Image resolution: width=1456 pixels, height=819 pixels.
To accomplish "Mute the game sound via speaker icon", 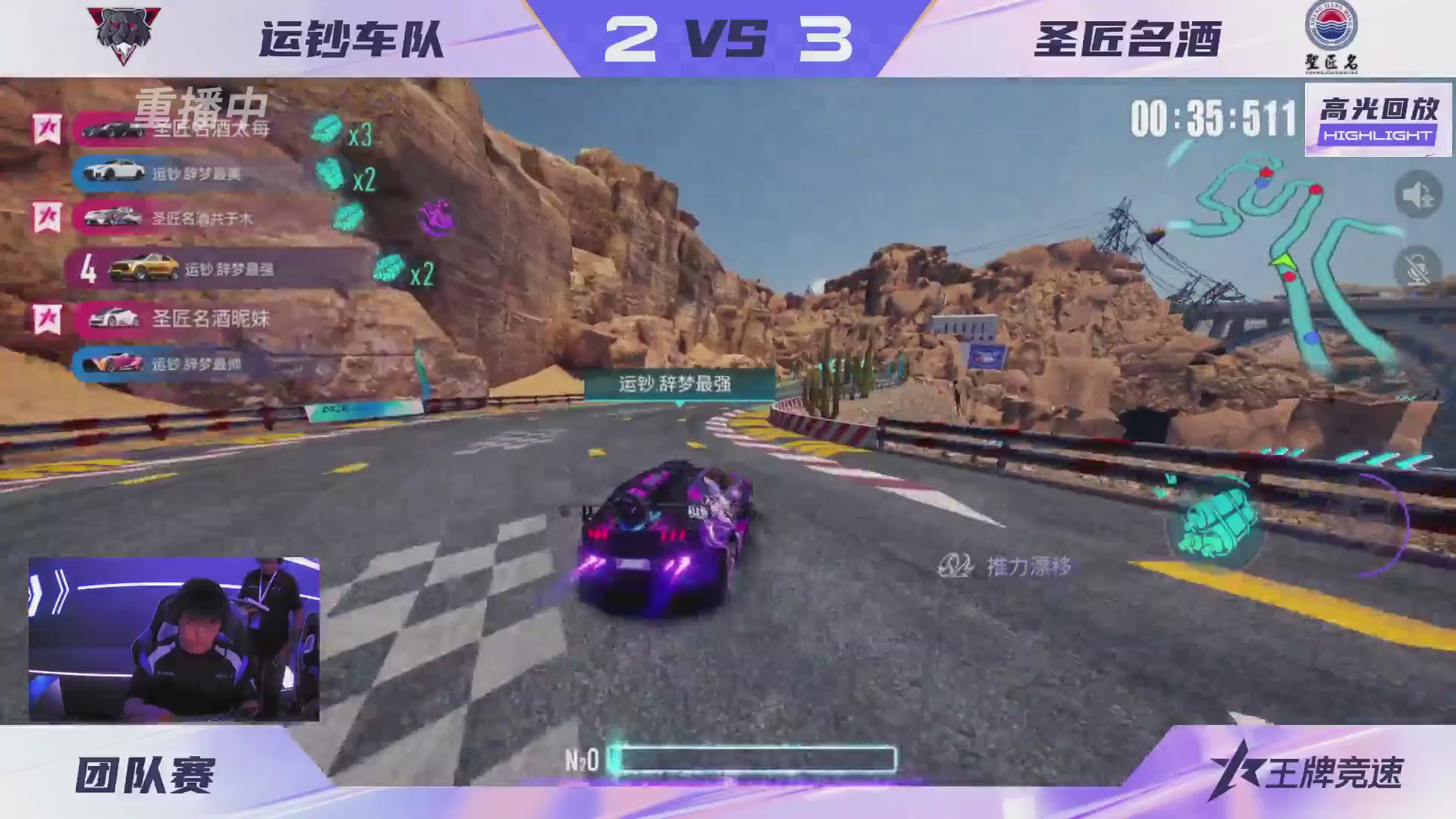I will click(1421, 194).
